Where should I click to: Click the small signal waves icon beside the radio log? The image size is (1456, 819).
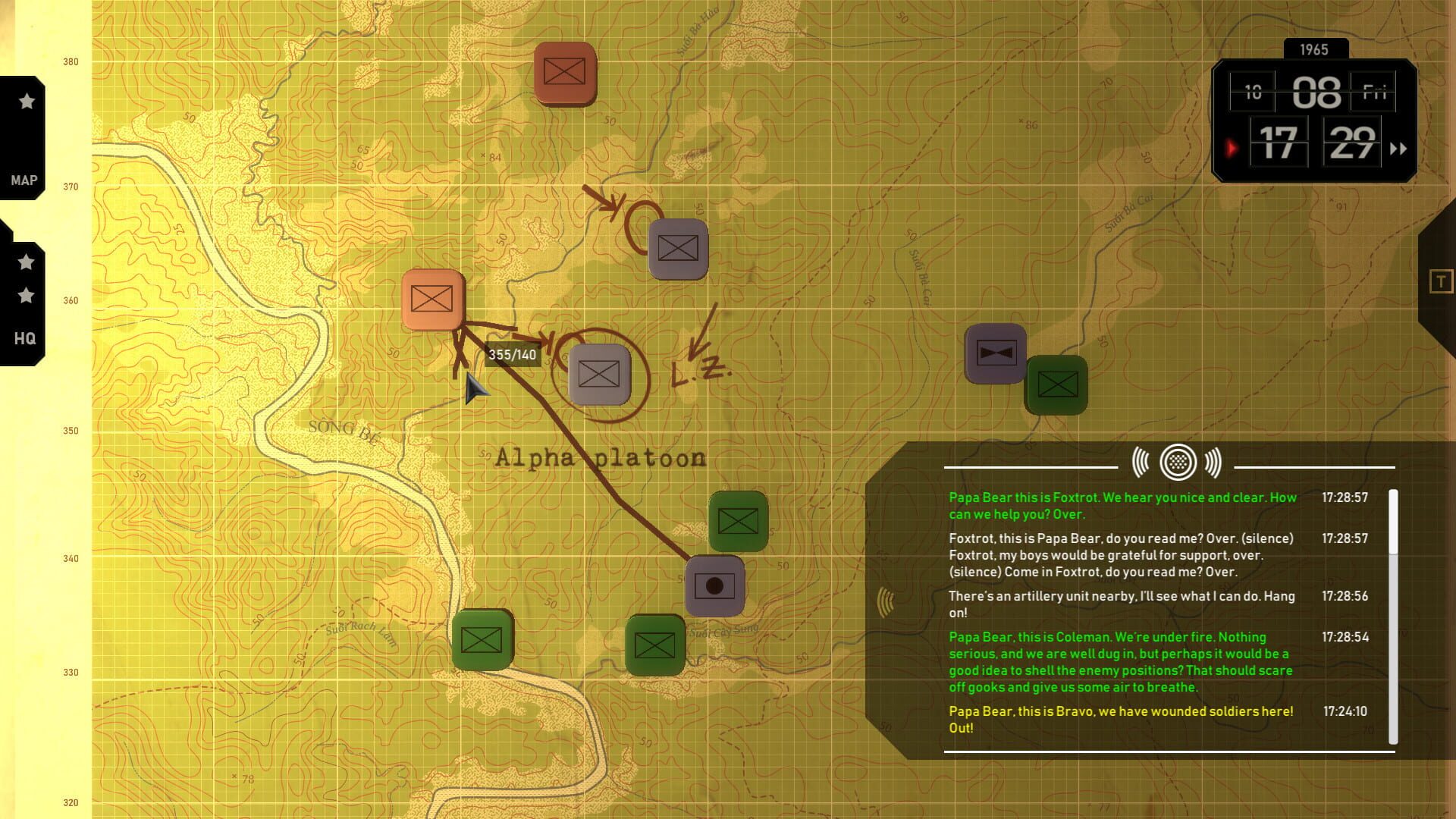click(x=885, y=602)
